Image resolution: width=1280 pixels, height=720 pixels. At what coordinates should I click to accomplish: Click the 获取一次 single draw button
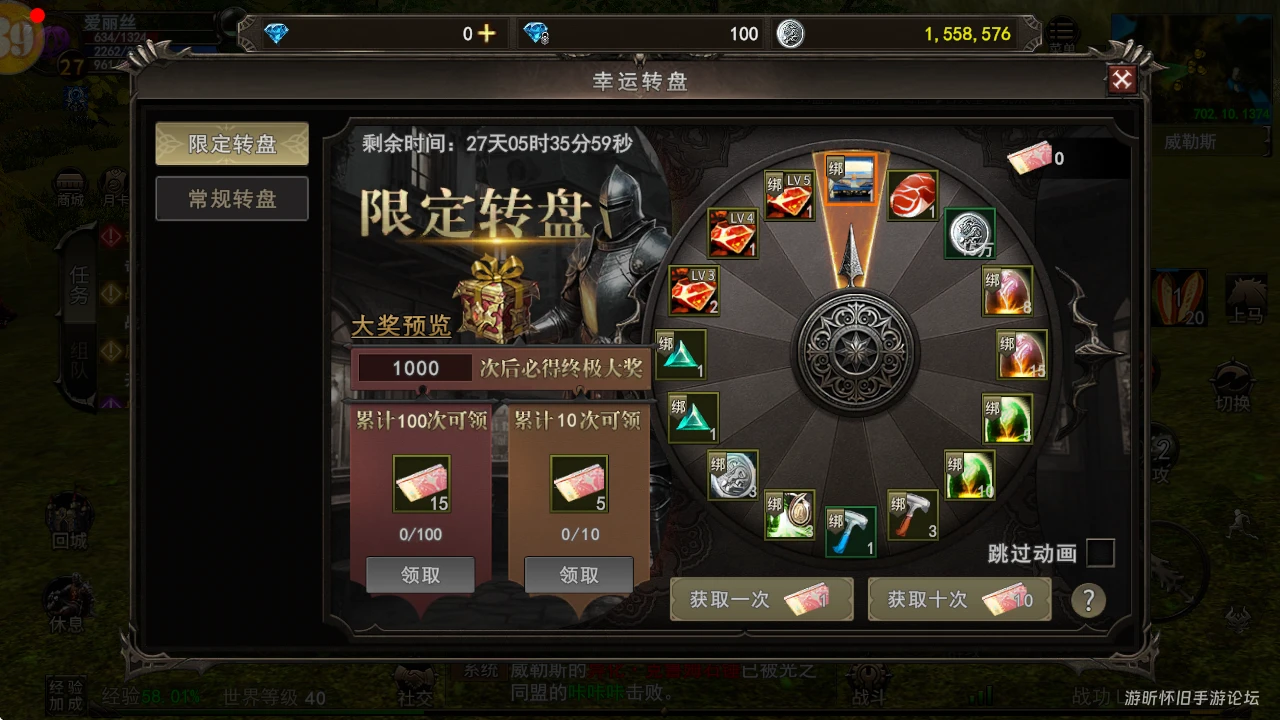point(761,599)
